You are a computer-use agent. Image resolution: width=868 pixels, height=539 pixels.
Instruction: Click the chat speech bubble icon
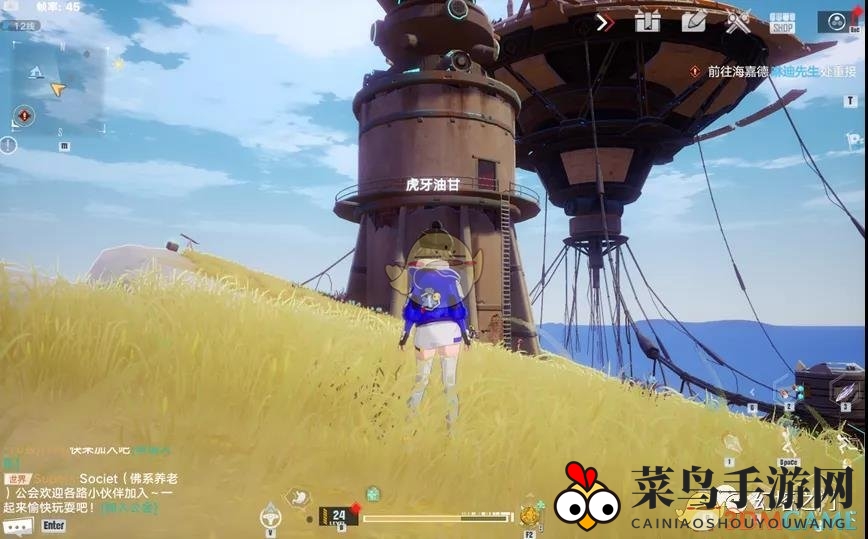pos(17,525)
